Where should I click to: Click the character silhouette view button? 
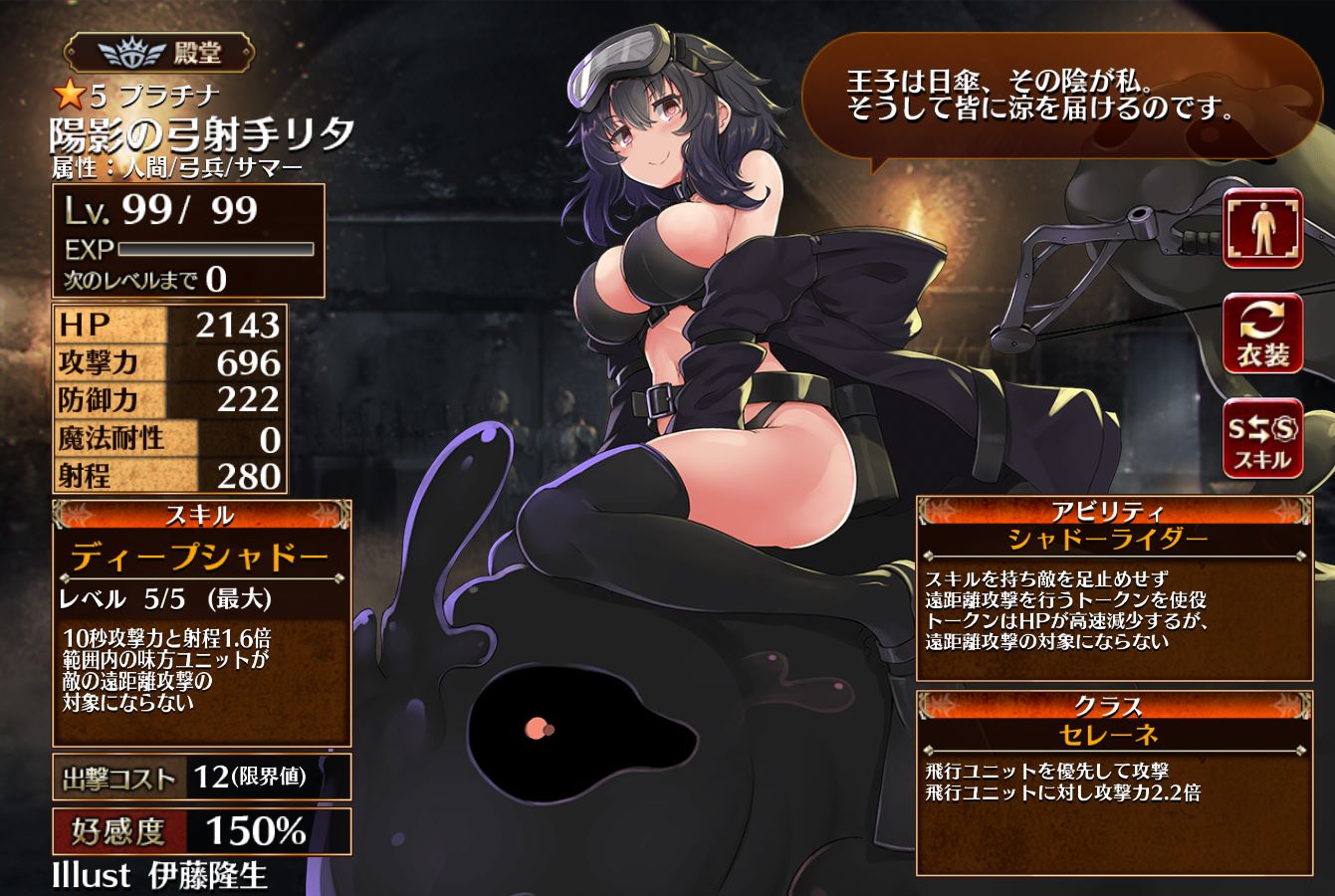[1263, 228]
